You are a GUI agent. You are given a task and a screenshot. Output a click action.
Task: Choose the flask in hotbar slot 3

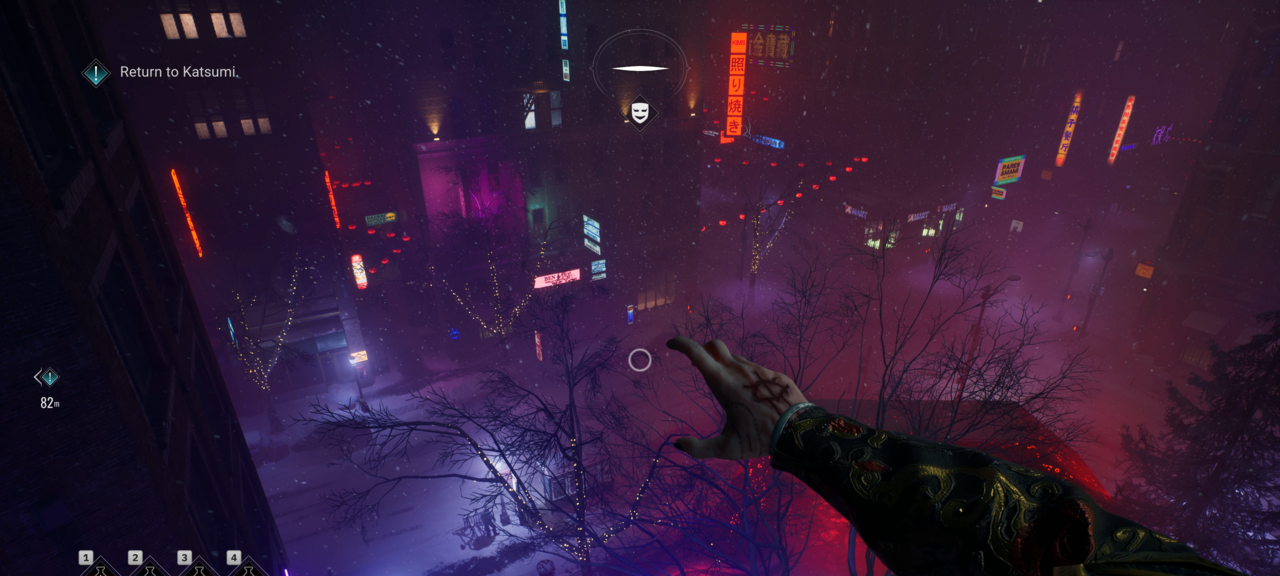[199, 568]
